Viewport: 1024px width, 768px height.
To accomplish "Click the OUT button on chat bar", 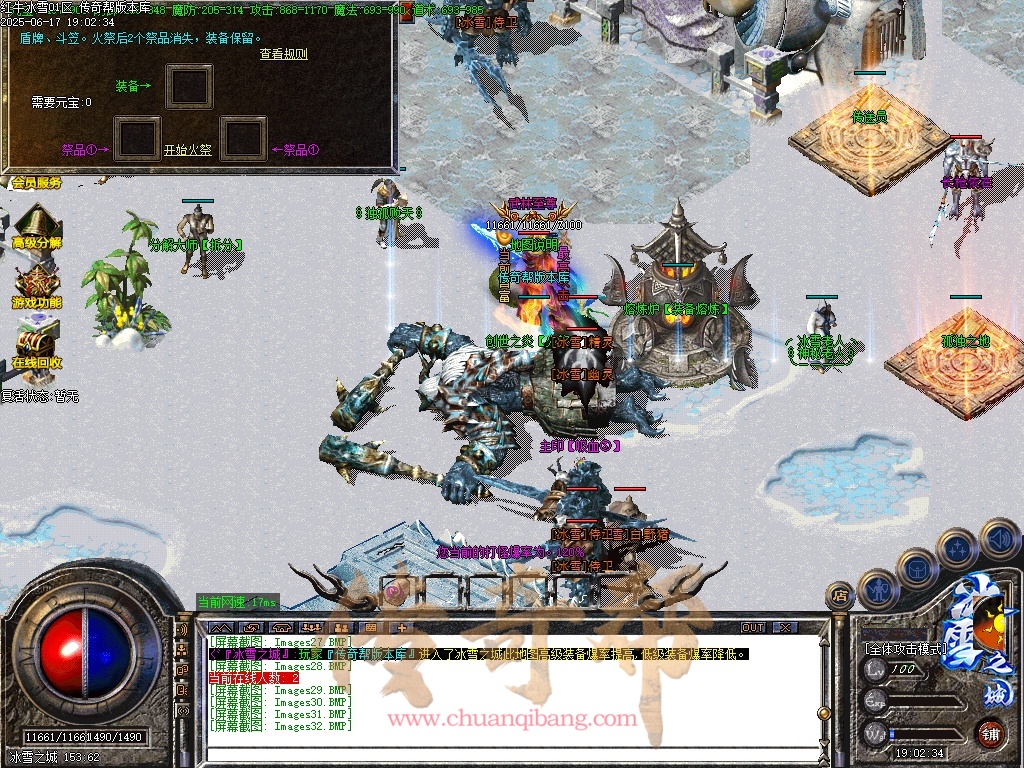I will (x=752, y=627).
